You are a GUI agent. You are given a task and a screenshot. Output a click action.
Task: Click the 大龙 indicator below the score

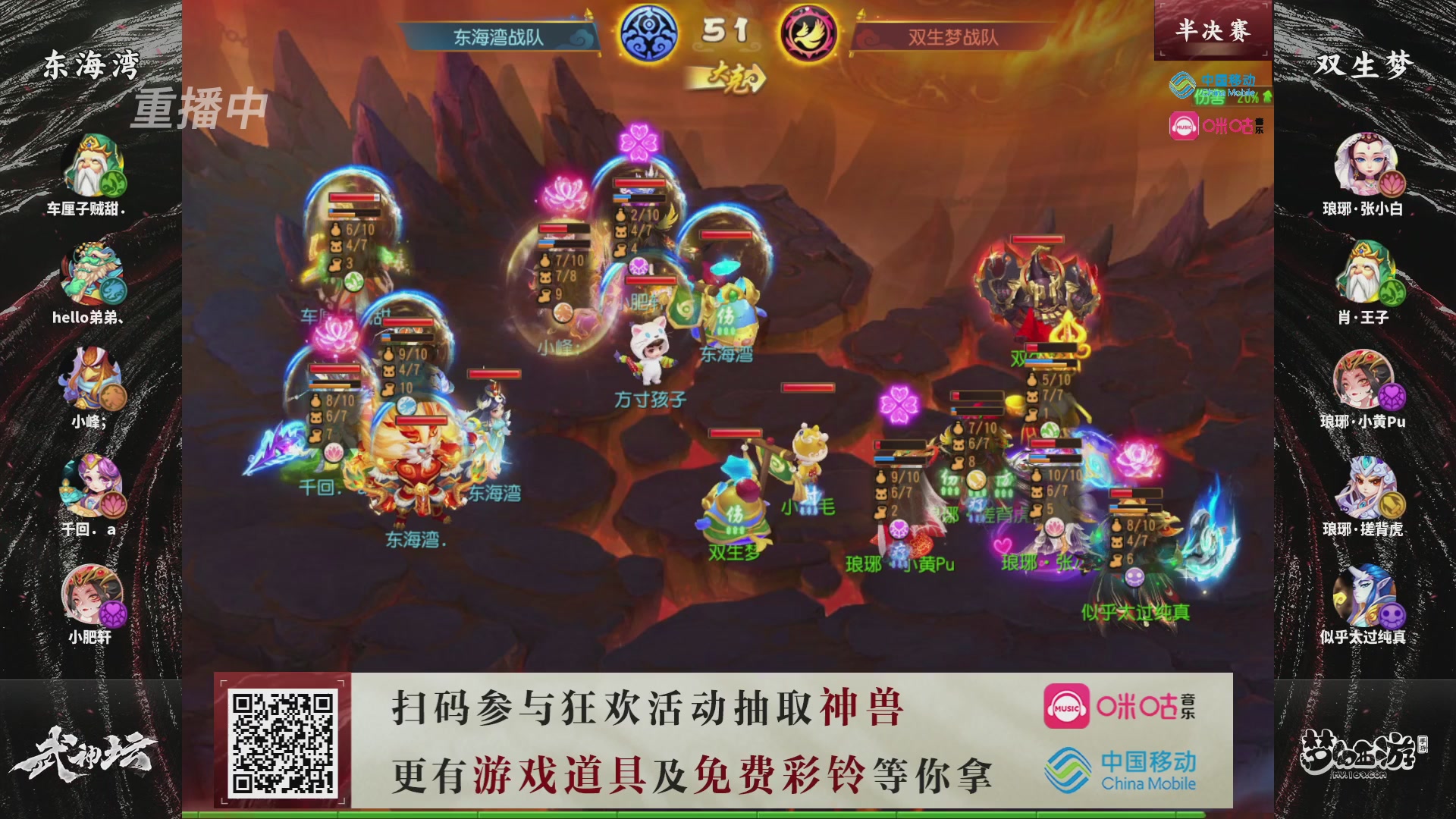730,77
